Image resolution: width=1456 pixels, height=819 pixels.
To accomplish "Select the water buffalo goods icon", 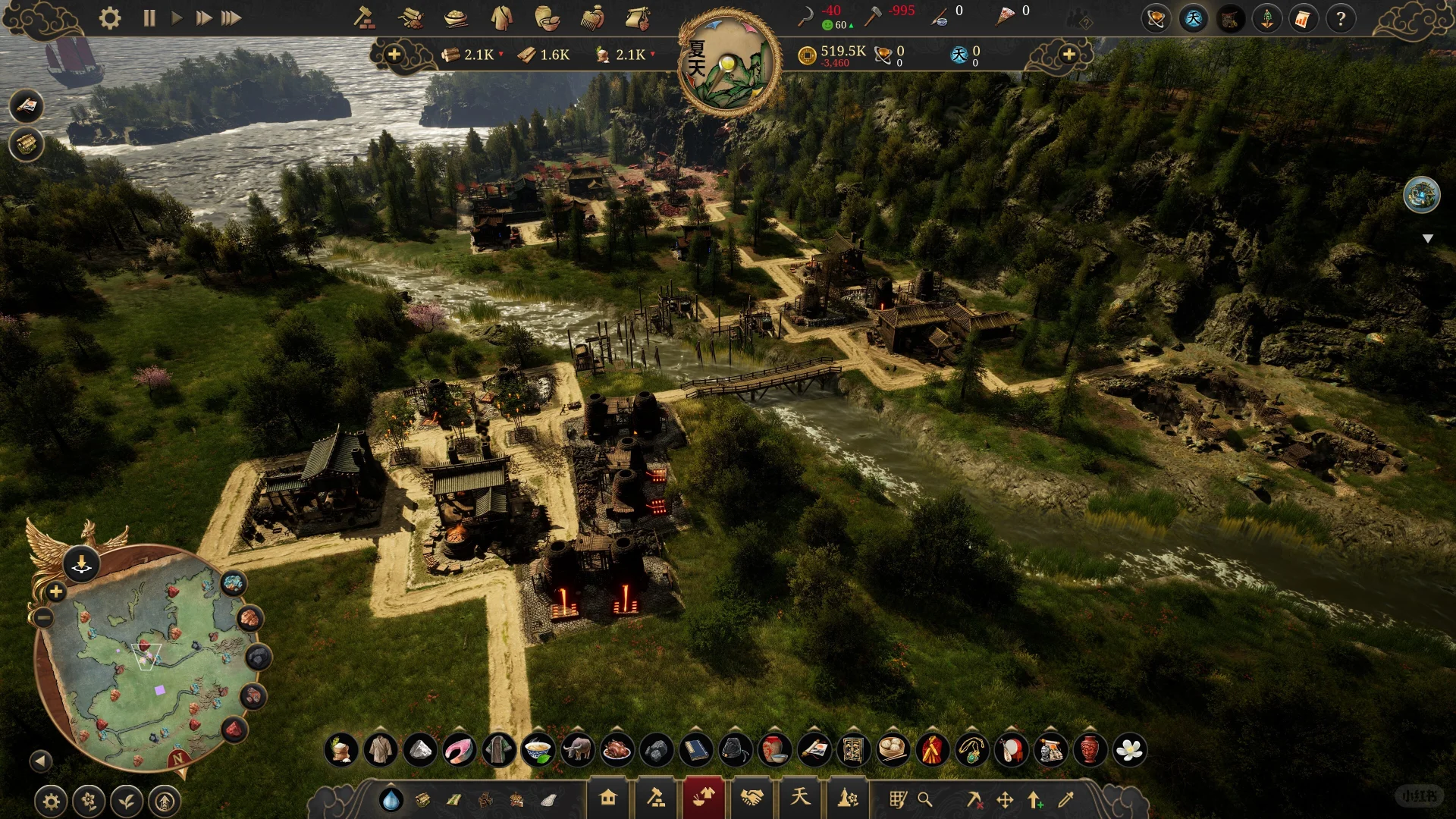I will (x=577, y=750).
